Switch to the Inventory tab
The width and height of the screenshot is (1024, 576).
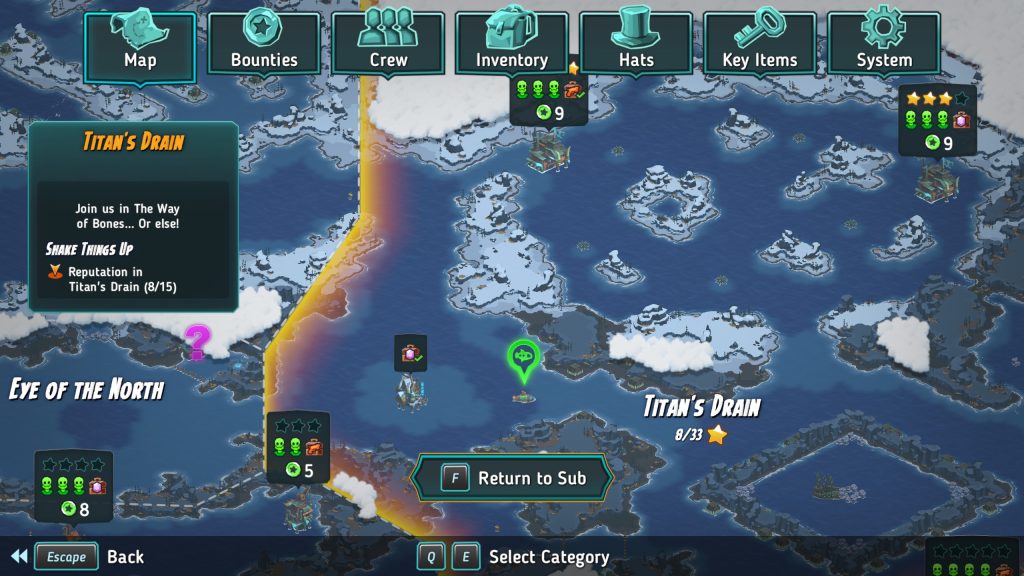[x=512, y=43]
